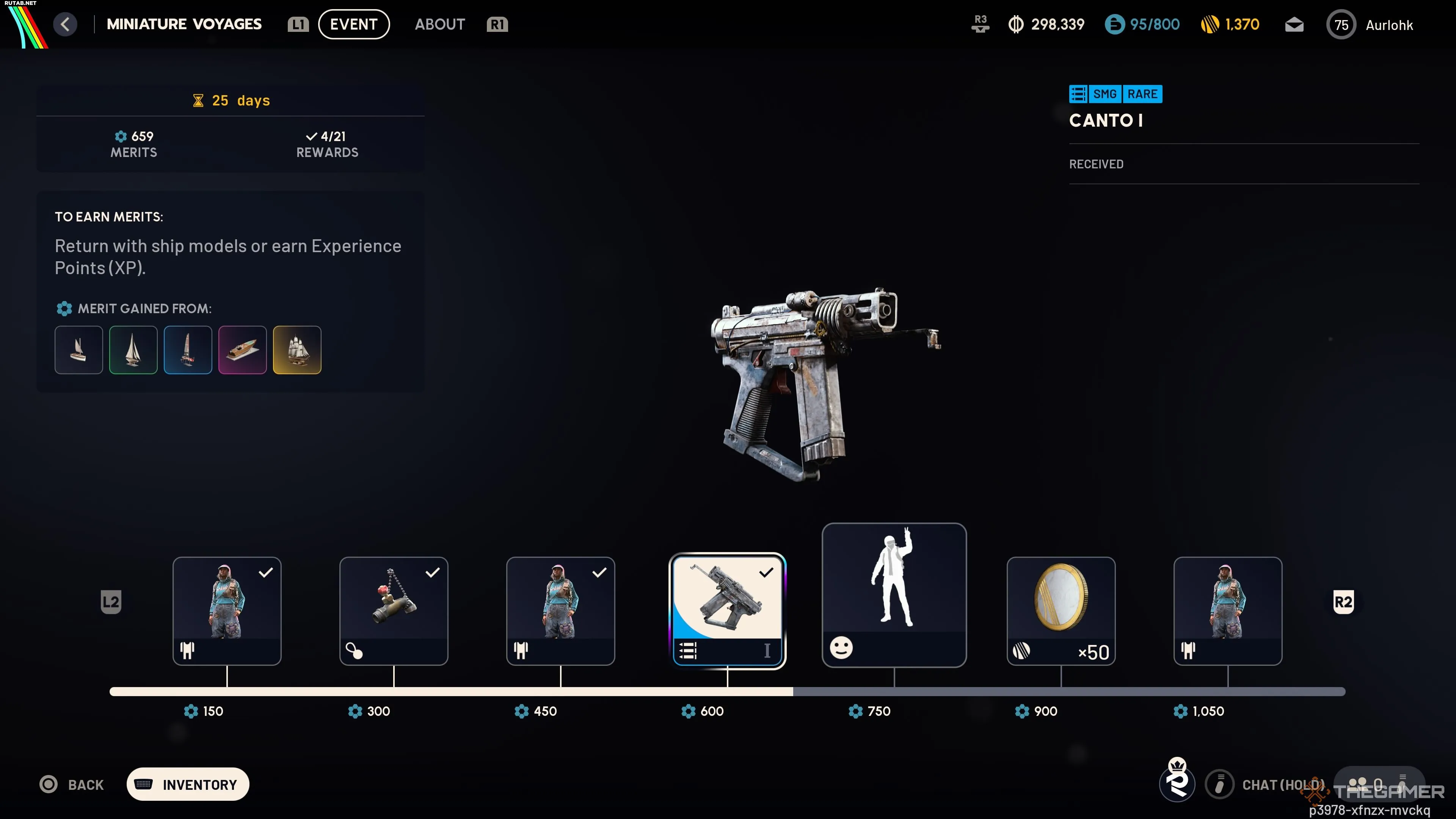Select the gold-bordered galleon ship model
The width and height of the screenshot is (1456, 819).
pyautogui.click(x=297, y=350)
